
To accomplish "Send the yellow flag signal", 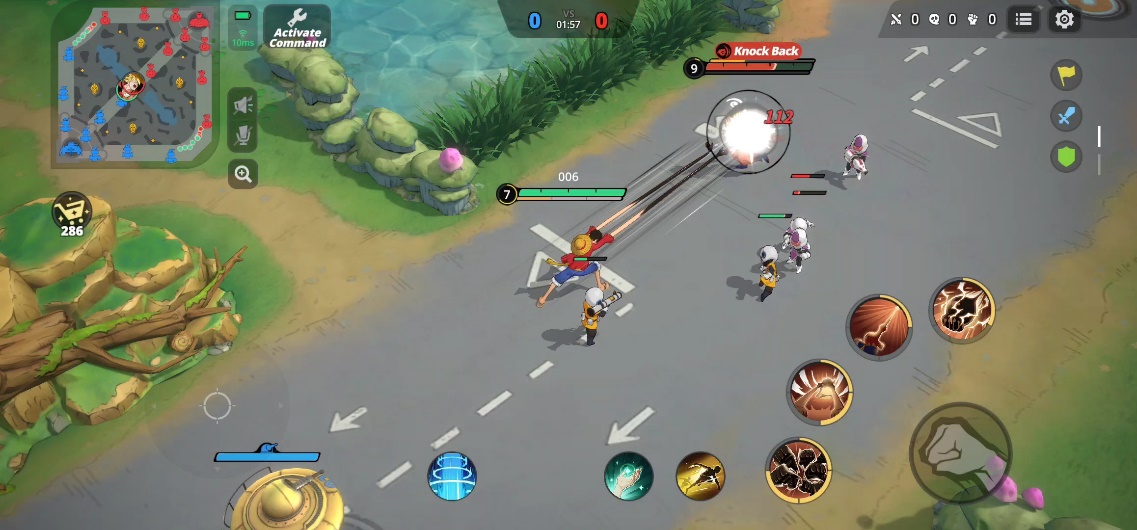I will (x=1066, y=74).
